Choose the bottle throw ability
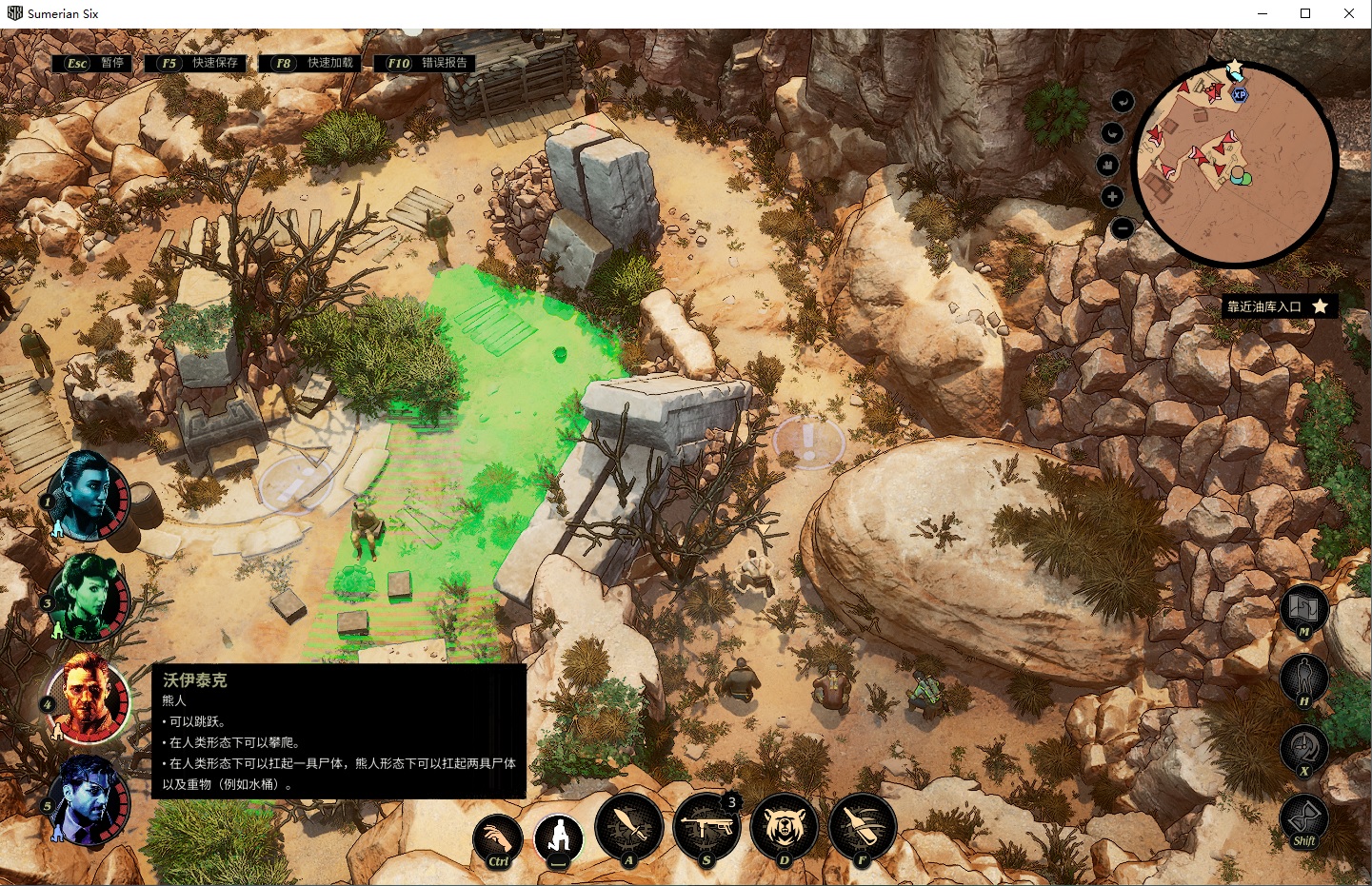The width and height of the screenshot is (1372, 886). 862,826
